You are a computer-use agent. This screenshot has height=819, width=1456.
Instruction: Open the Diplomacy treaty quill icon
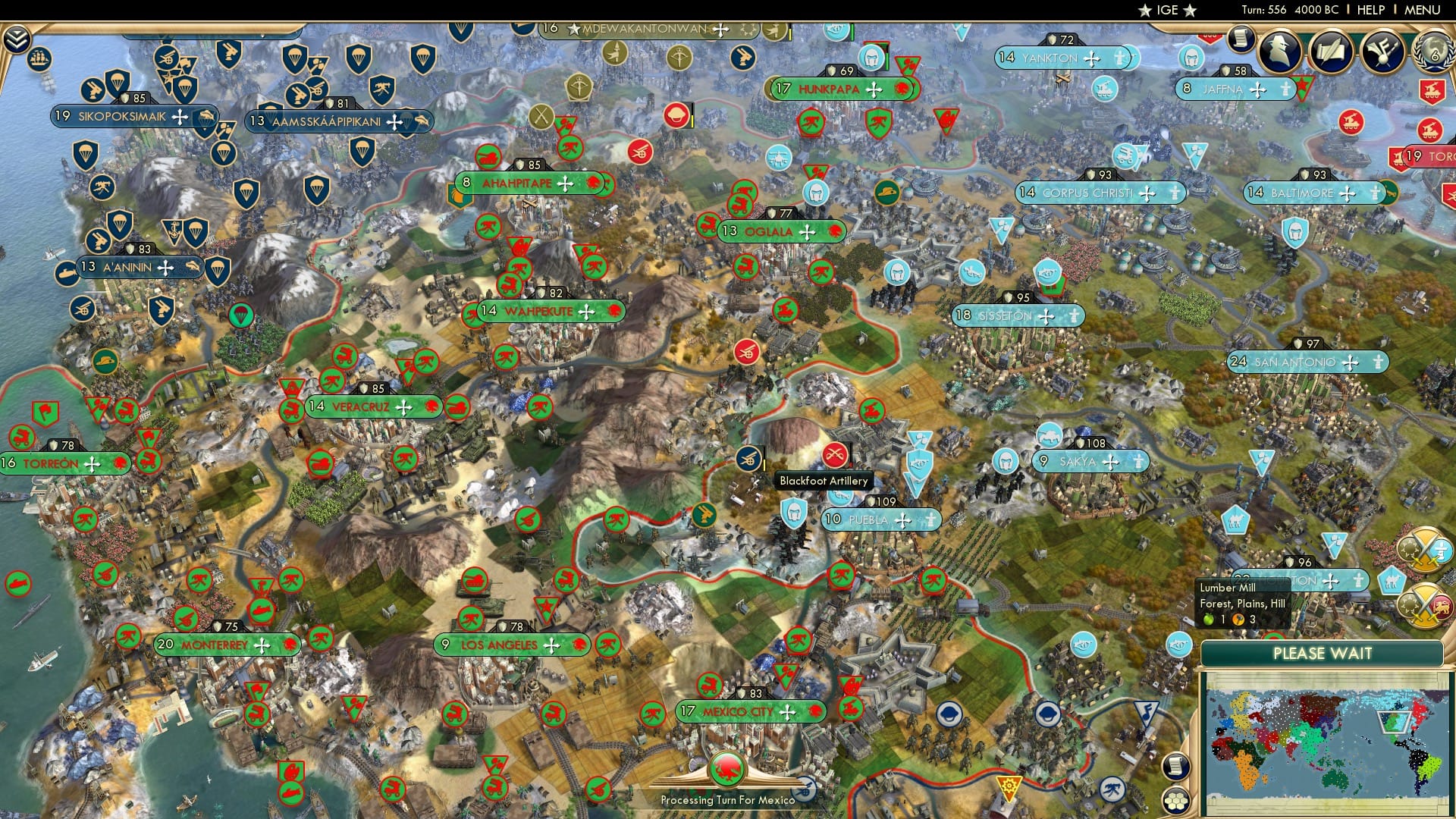coord(1332,50)
